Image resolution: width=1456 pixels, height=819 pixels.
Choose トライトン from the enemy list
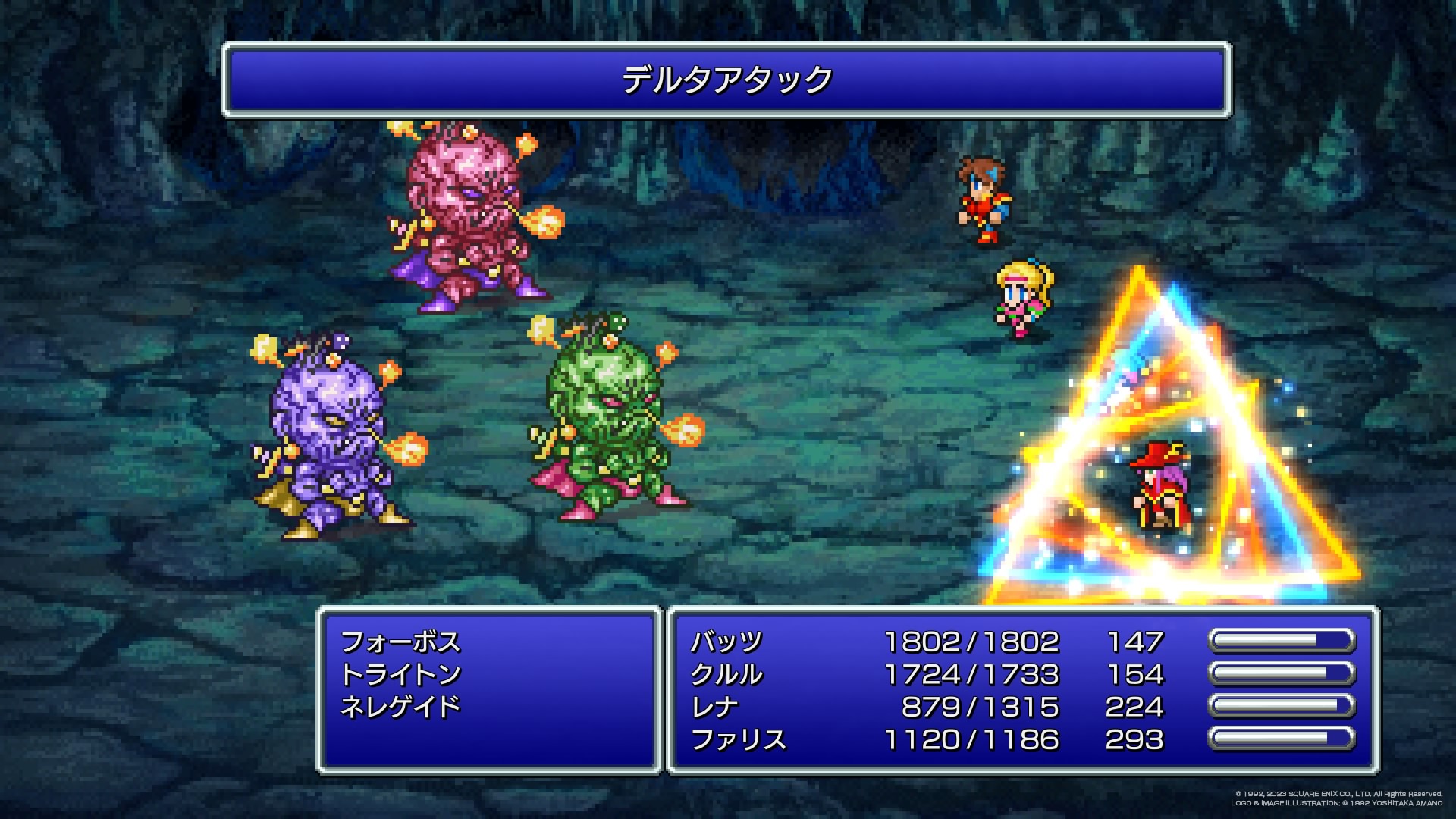pyautogui.click(x=400, y=674)
